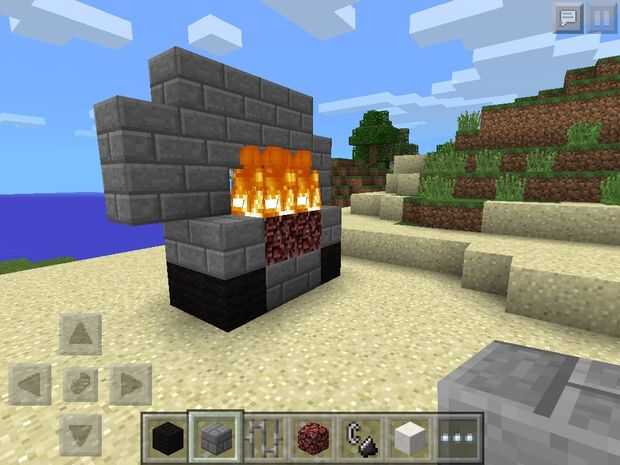
Task: Tap the move backward arrow
Action: (81, 434)
